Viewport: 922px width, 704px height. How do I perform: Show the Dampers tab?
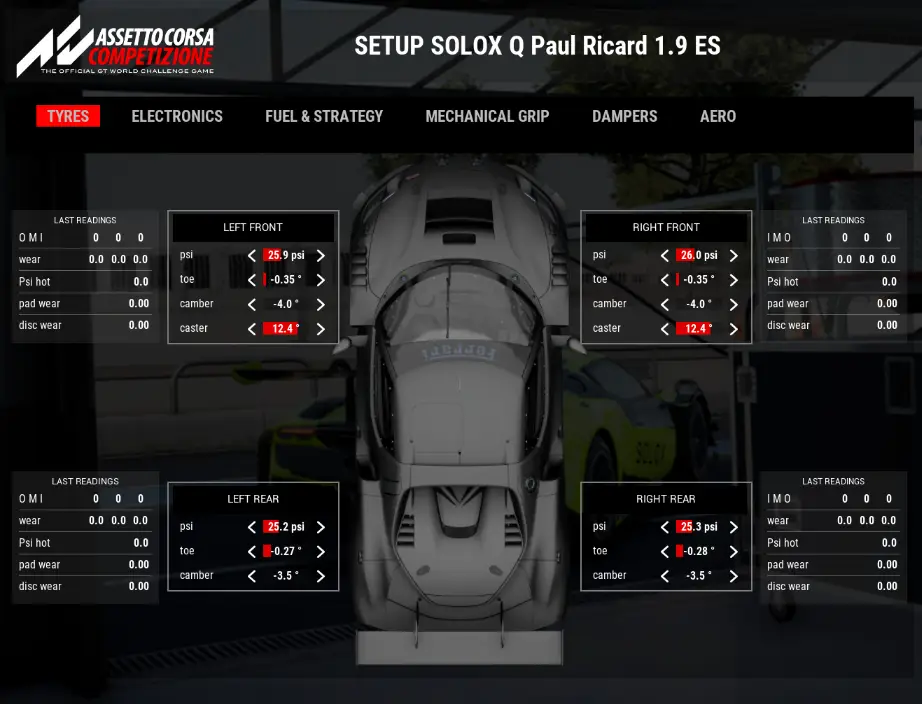pos(624,116)
